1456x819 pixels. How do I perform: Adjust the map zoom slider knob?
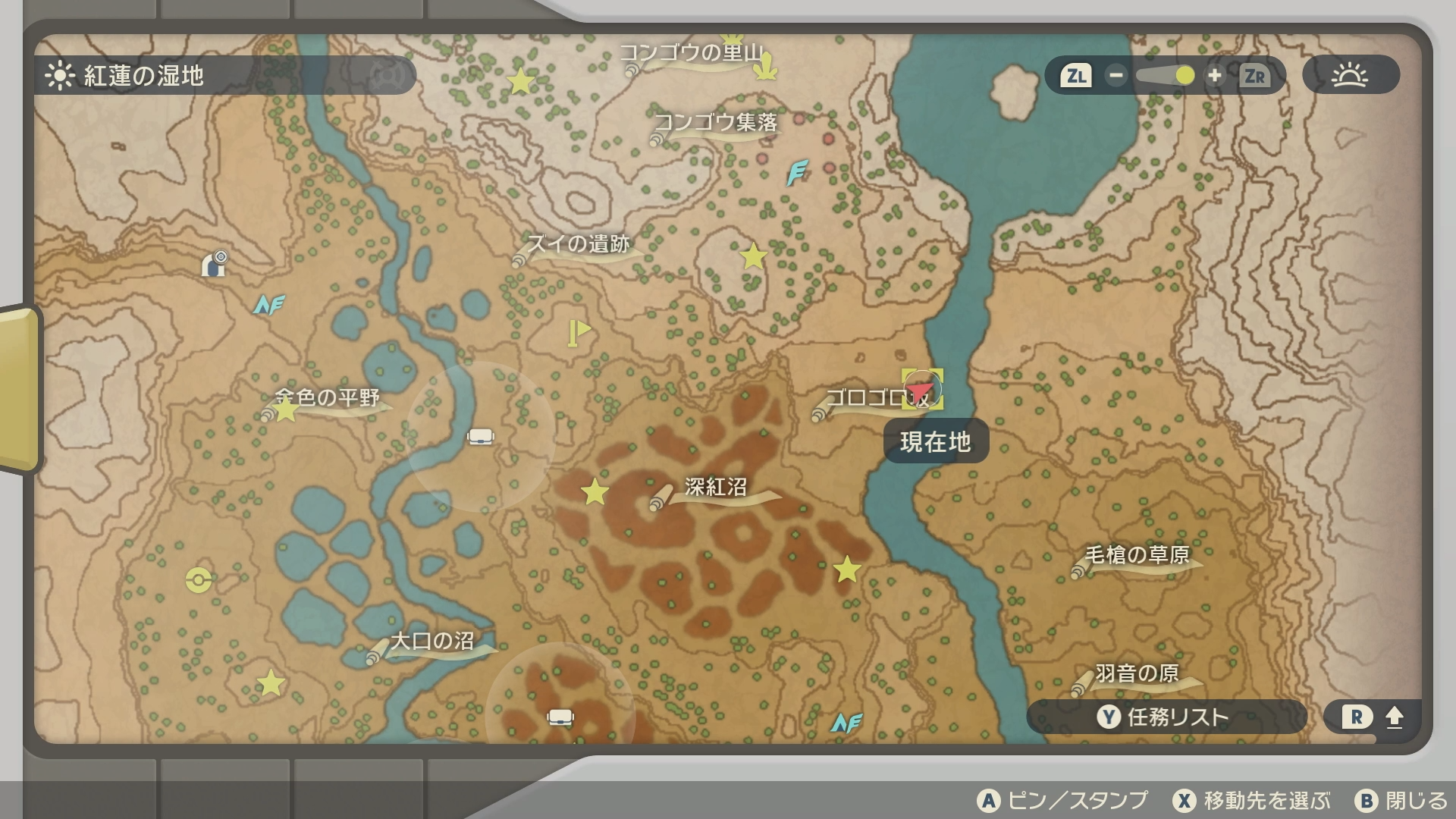coord(1185,76)
